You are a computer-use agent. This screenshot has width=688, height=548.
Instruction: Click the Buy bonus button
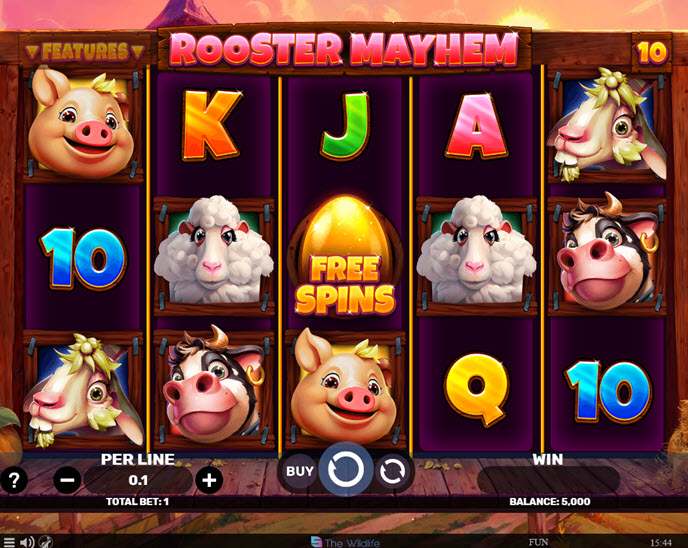(x=299, y=470)
